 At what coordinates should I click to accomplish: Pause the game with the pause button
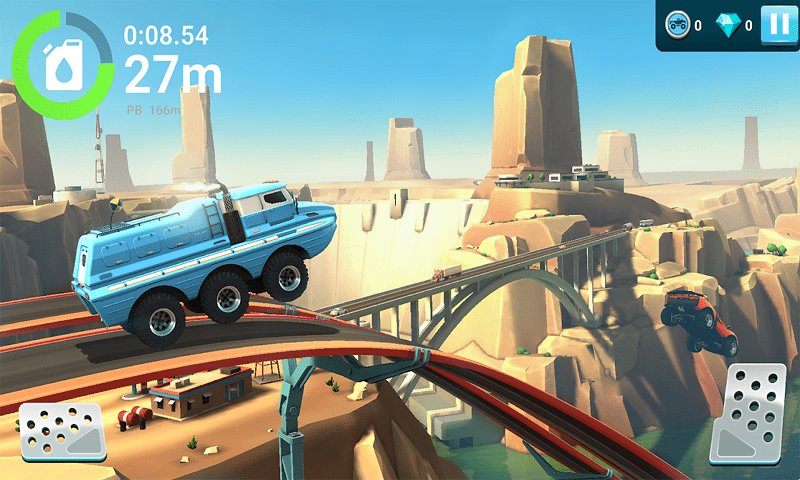coord(776,24)
